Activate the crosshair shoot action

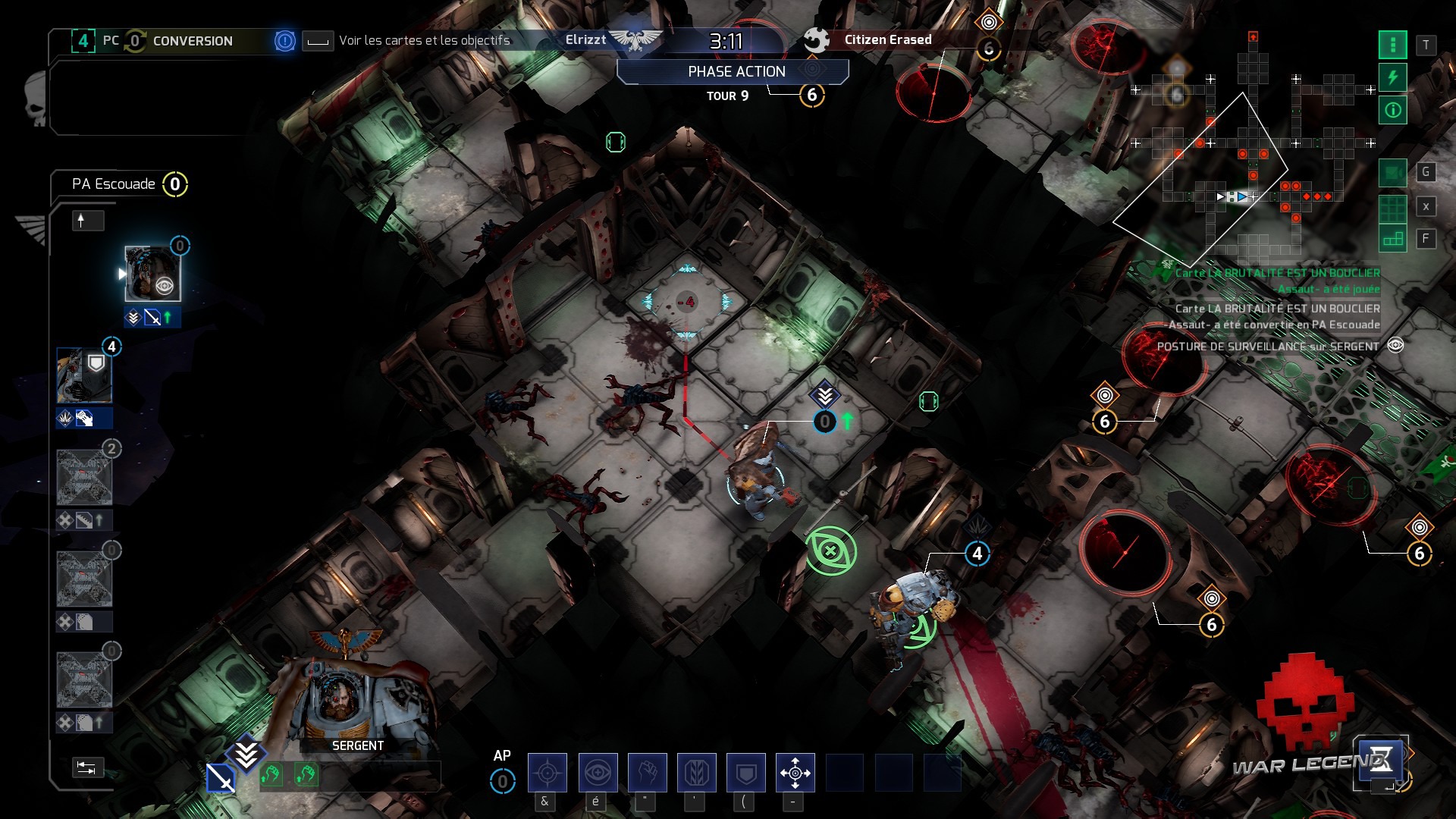click(x=547, y=773)
